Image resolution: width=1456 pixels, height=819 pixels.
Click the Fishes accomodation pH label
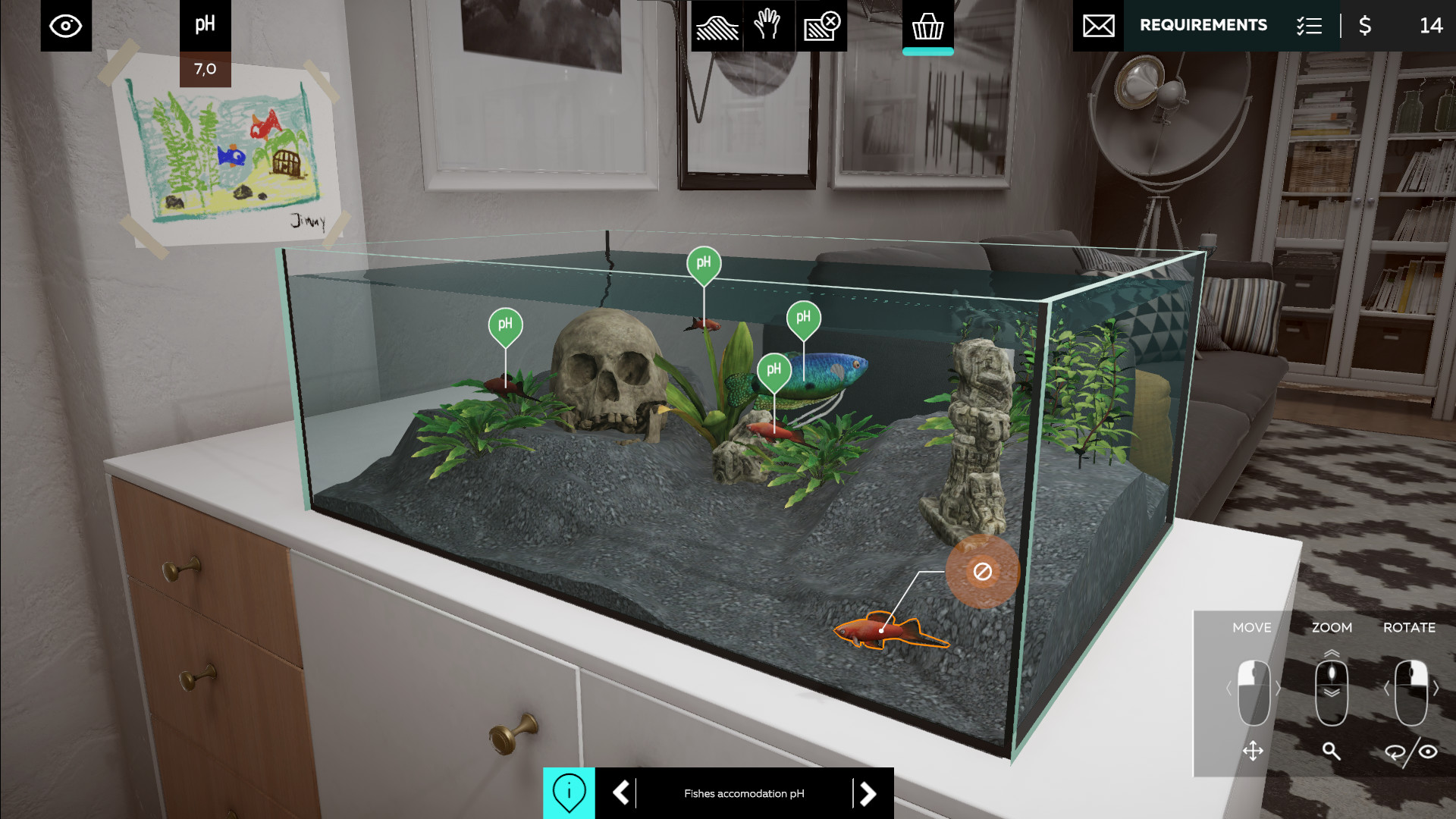pyautogui.click(x=743, y=793)
